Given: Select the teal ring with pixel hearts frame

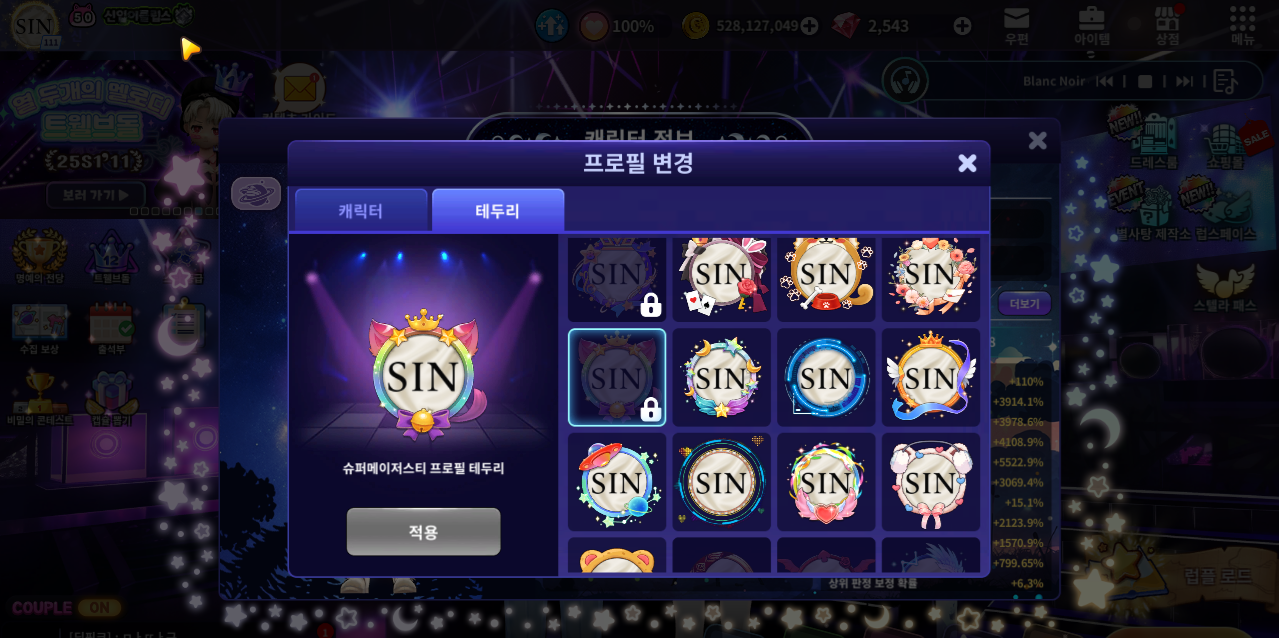Looking at the screenshot, I should [x=721, y=482].
